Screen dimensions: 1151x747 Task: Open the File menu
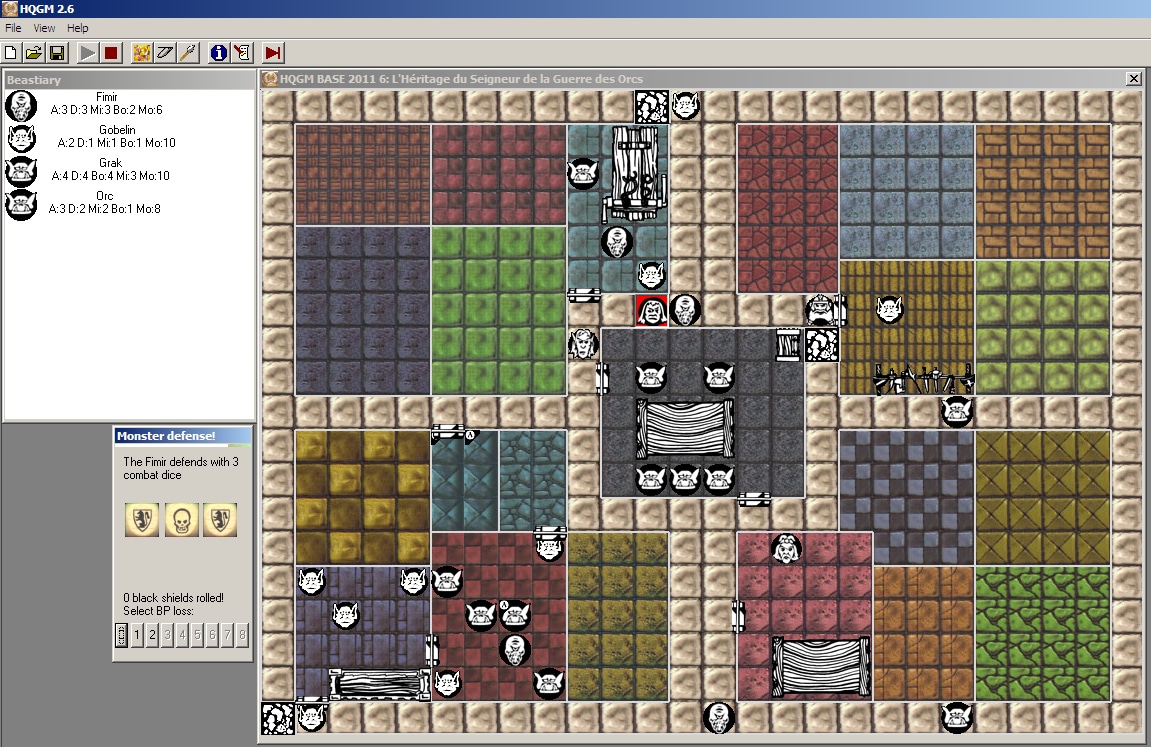coord(13,28)
